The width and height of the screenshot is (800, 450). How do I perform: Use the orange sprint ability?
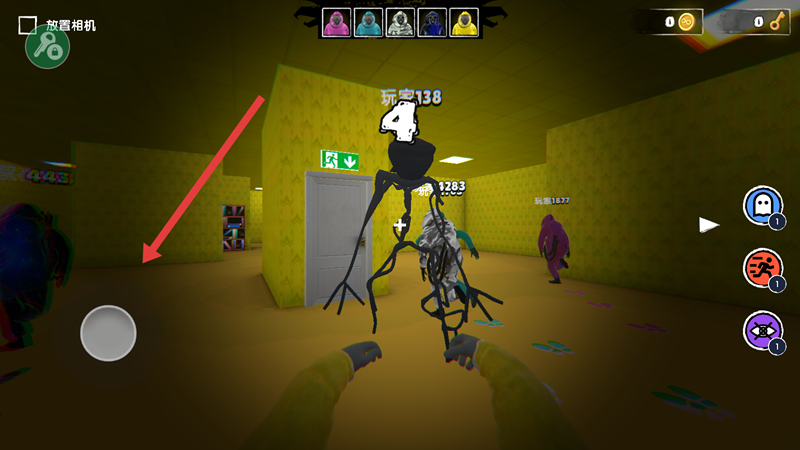pyautogui.click(x=762, y=268)
